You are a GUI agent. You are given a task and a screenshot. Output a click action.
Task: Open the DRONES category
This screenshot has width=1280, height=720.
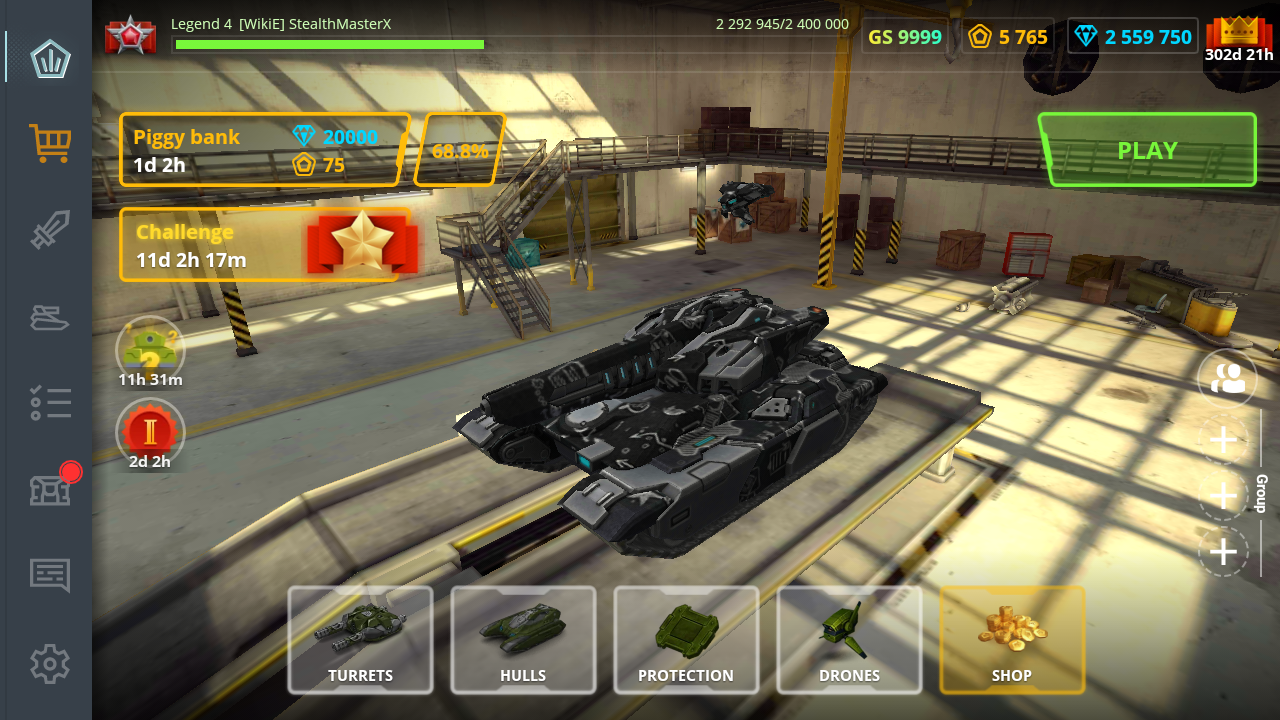click(x=849, y=639)
